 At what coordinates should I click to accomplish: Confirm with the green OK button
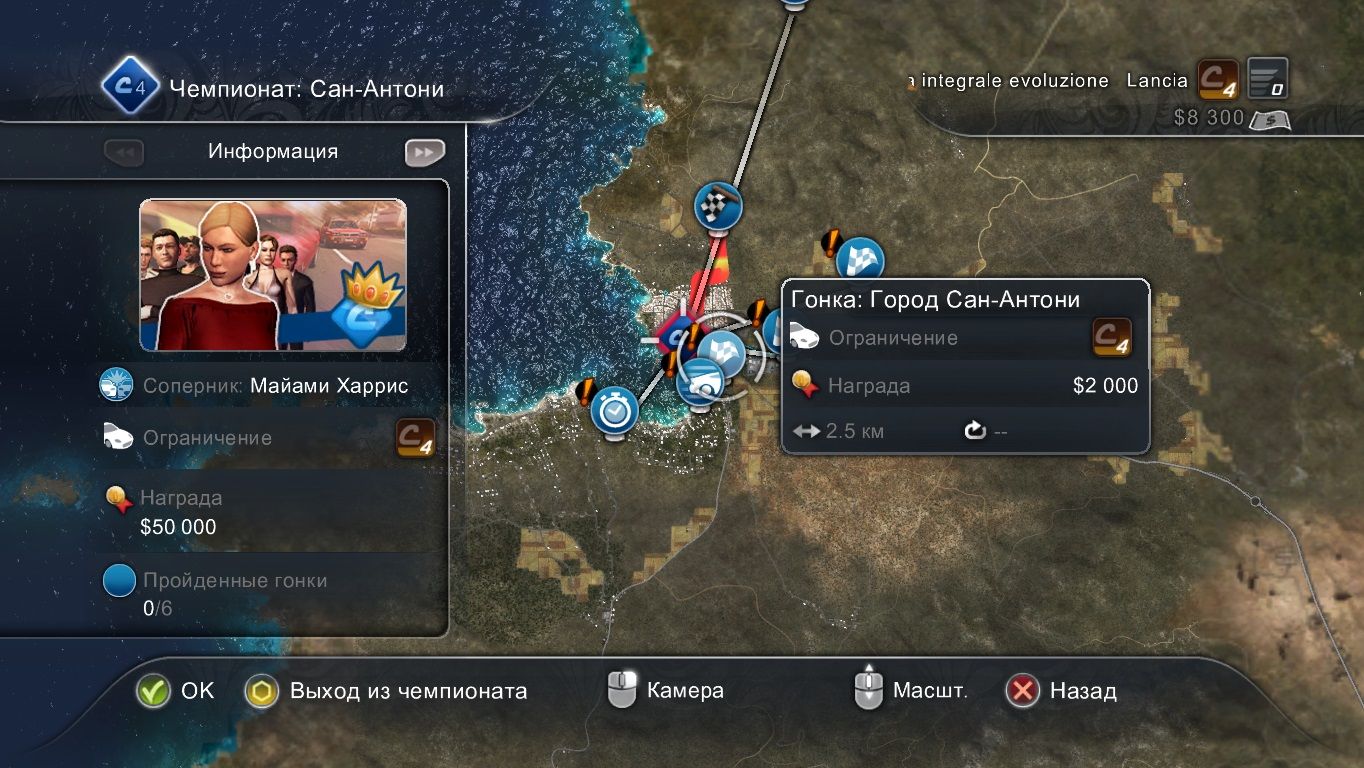click(154, 691)
